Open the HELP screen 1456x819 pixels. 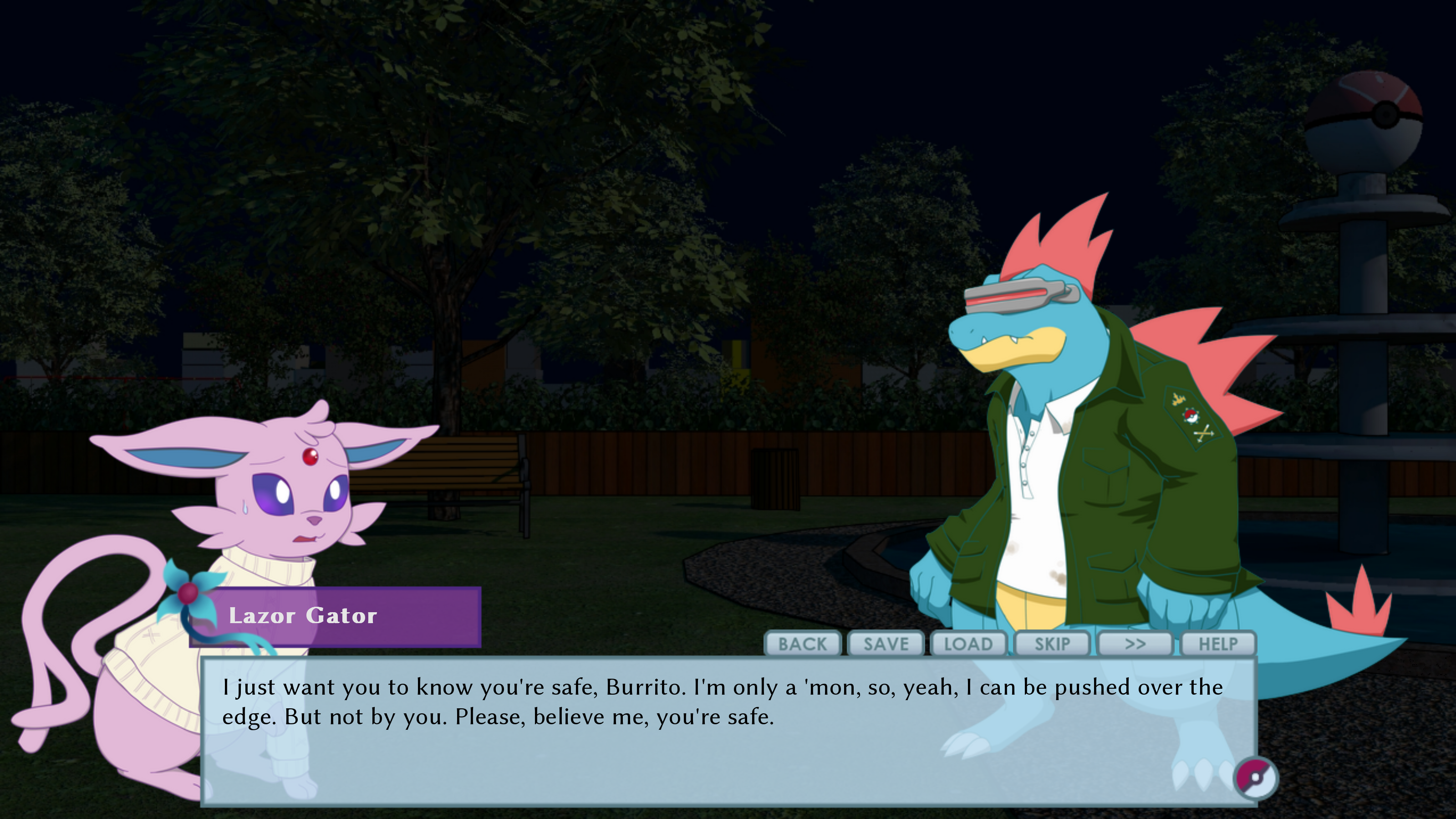tap(1218, 644)
